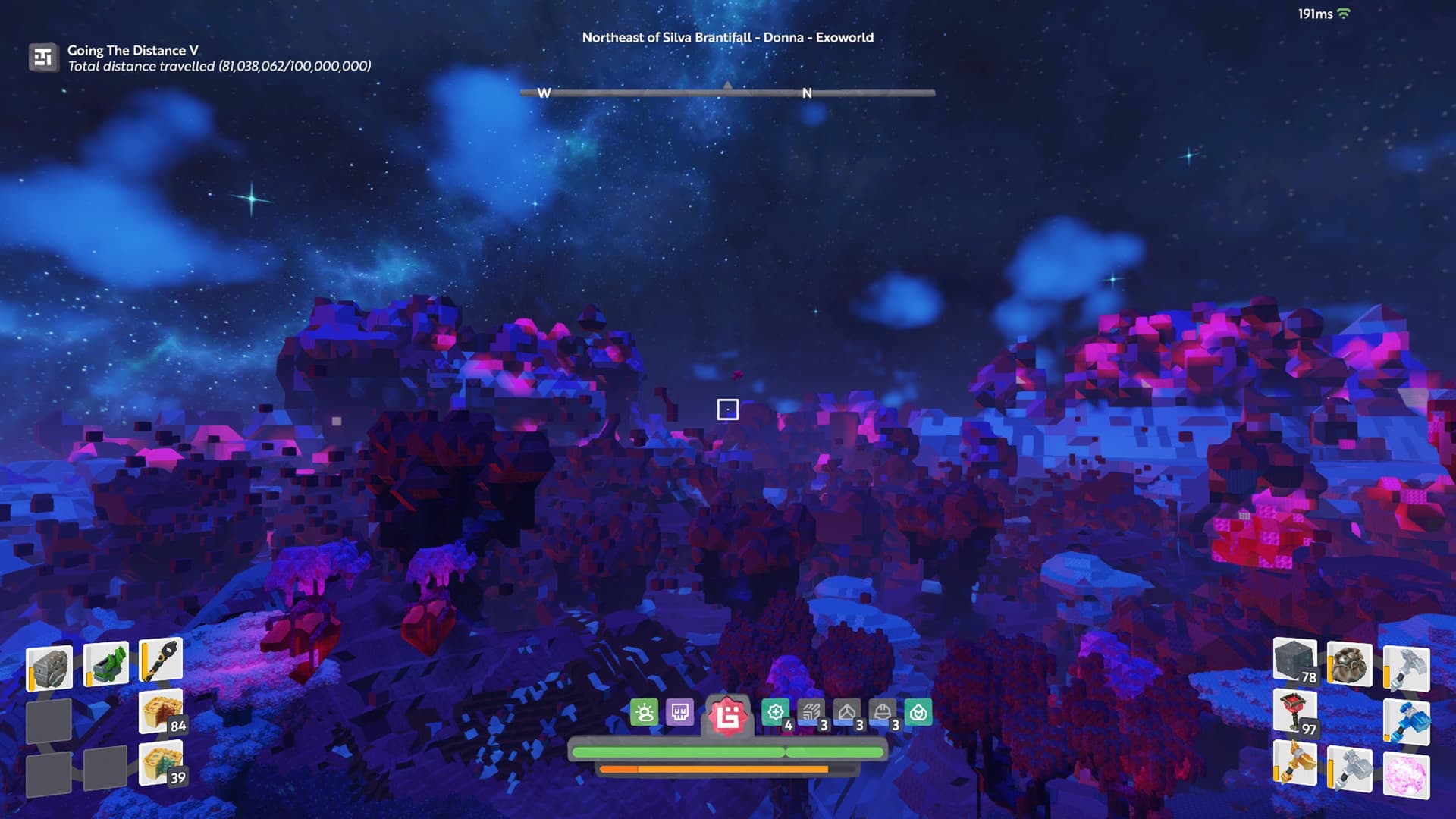Equip the blue hammer
The height and width of the screenshot is (819, 1456).
click(1407, 721)
